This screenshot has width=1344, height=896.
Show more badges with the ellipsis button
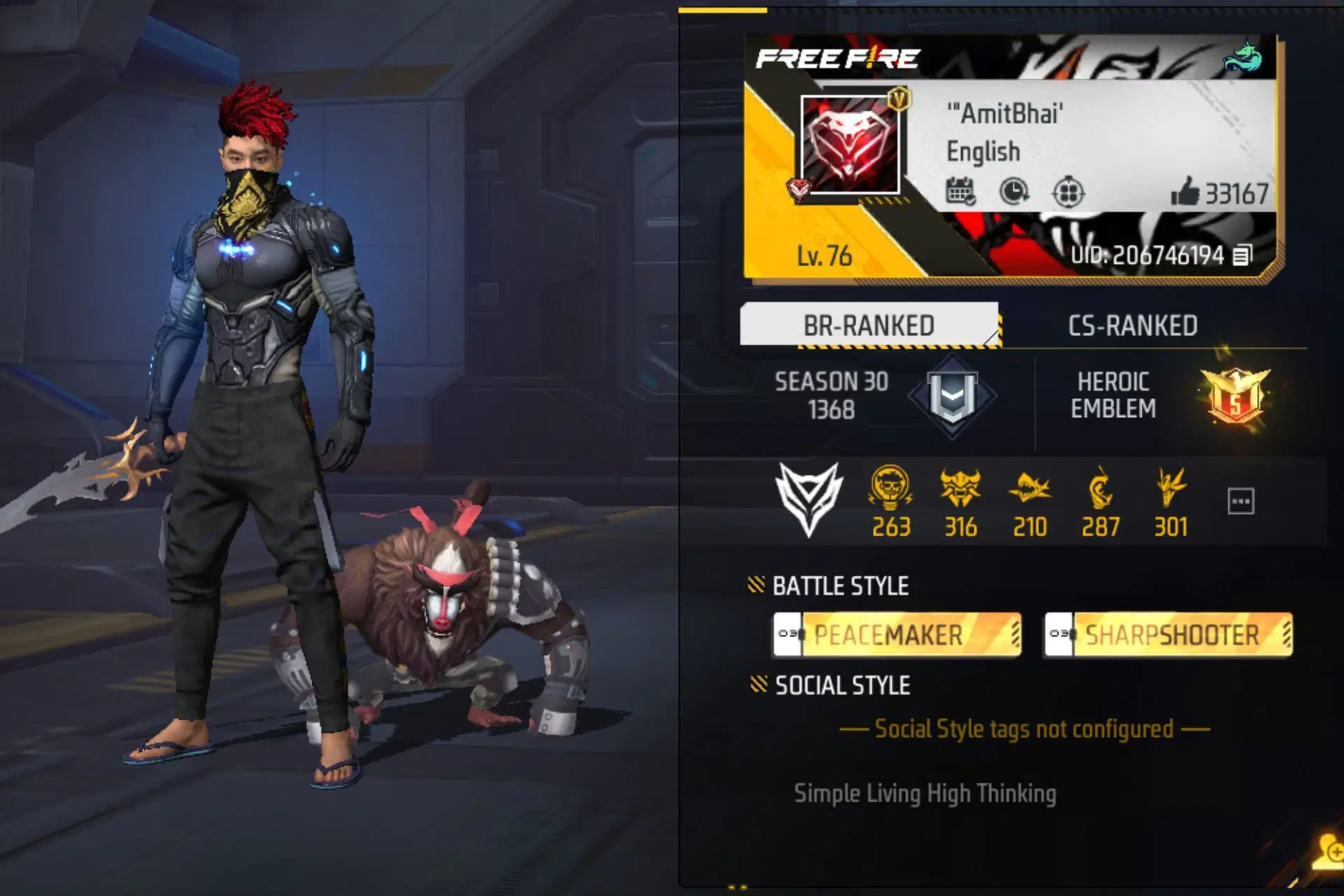pos(1240,501)
